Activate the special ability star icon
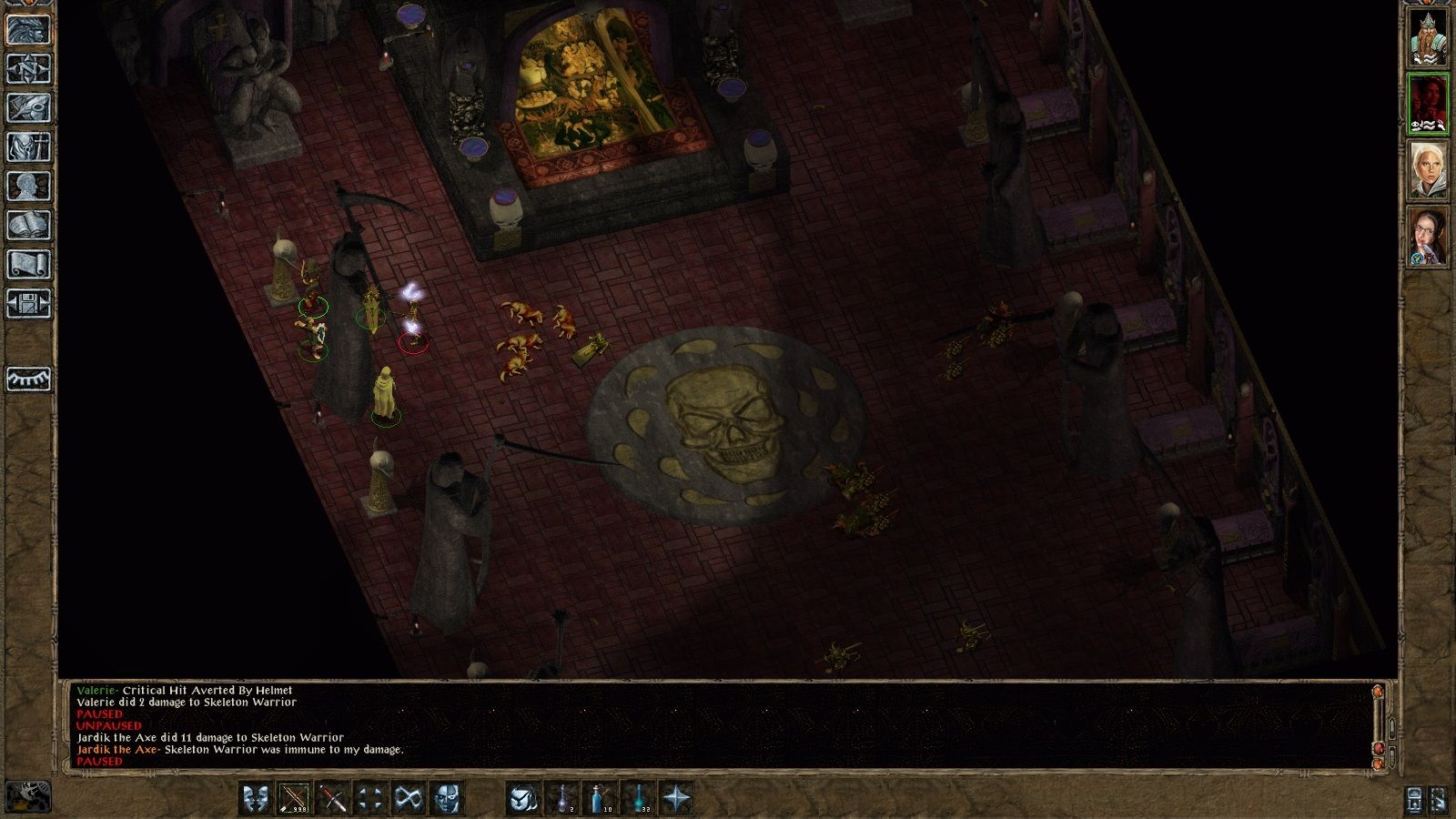This screenshot has width=1456, height=819. click(678, 798)
